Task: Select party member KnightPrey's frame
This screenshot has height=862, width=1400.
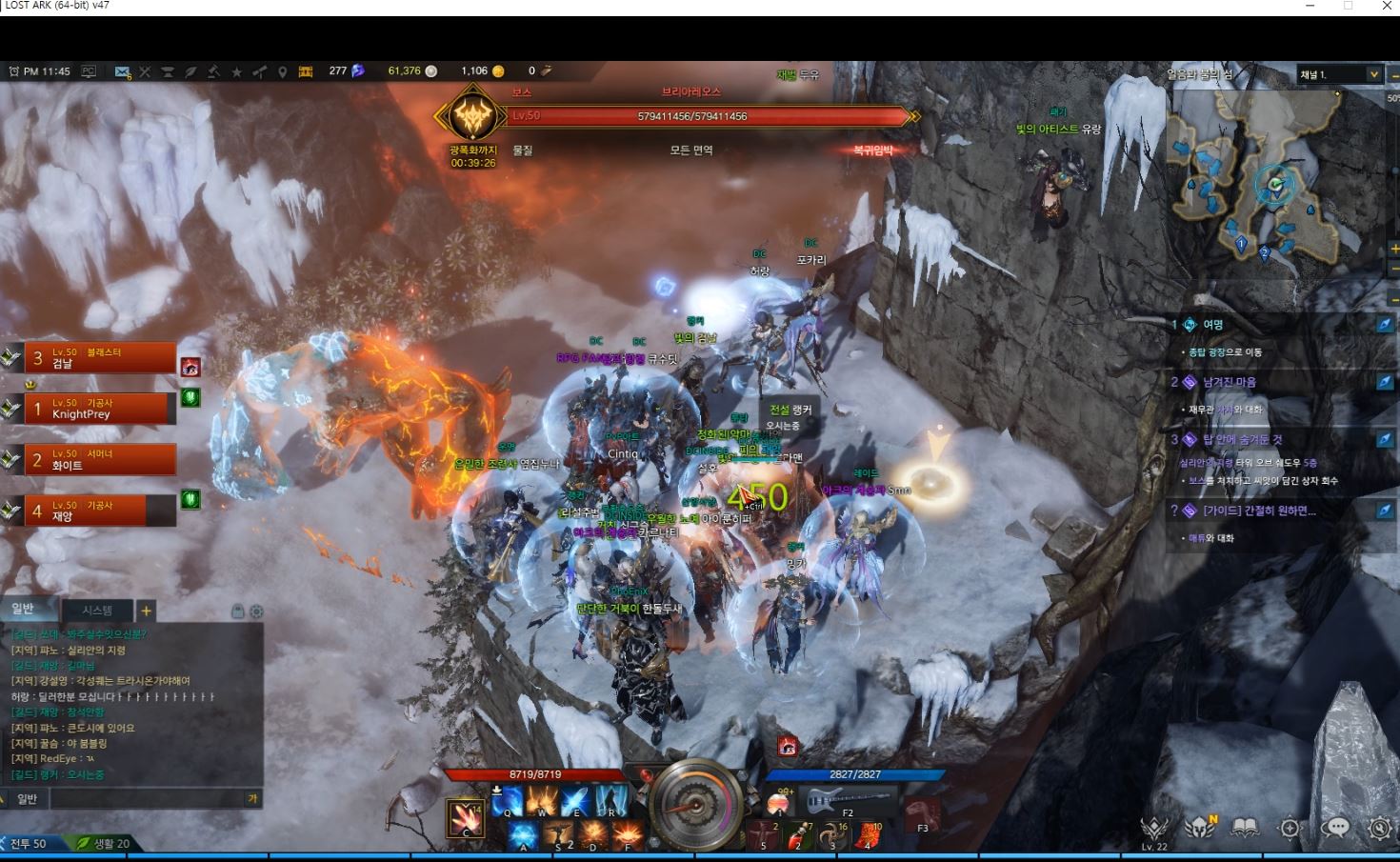Action: [x=100, y=409]
